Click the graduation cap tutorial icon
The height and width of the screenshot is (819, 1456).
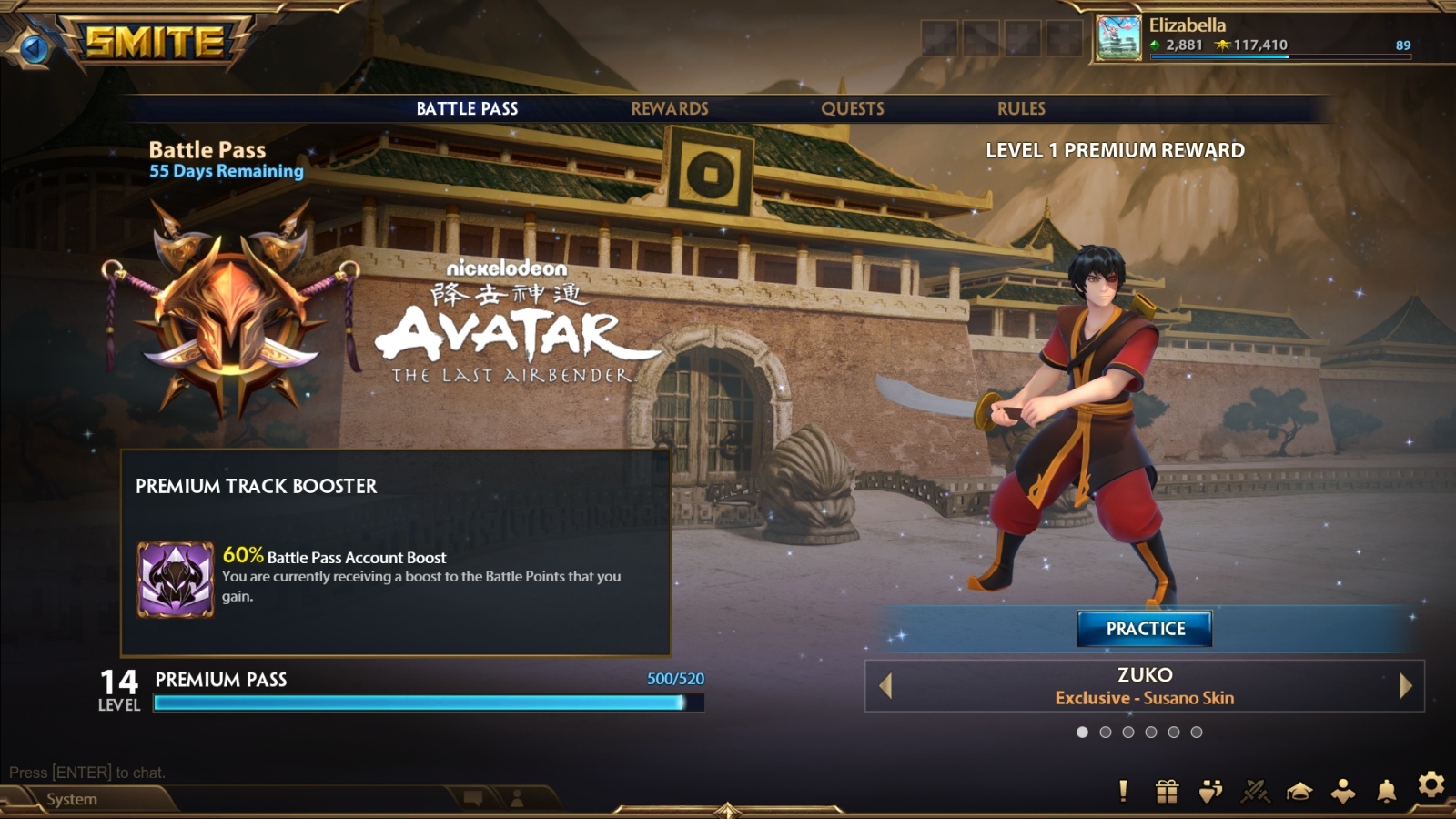pyautogui.click(x=1299, y=791)
